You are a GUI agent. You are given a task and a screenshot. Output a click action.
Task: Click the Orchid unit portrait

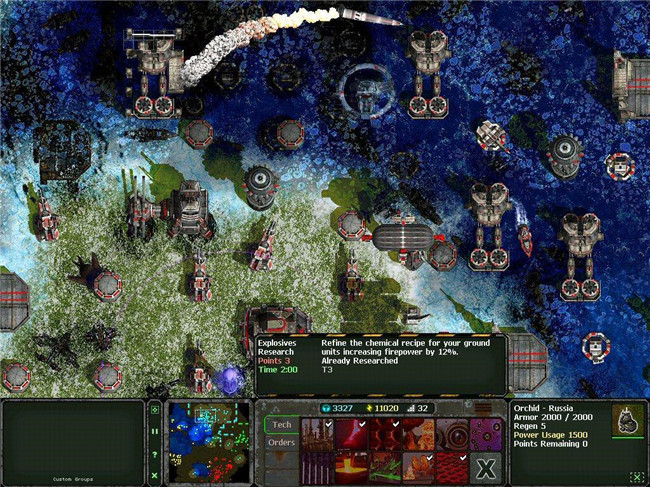pos(628,420)
